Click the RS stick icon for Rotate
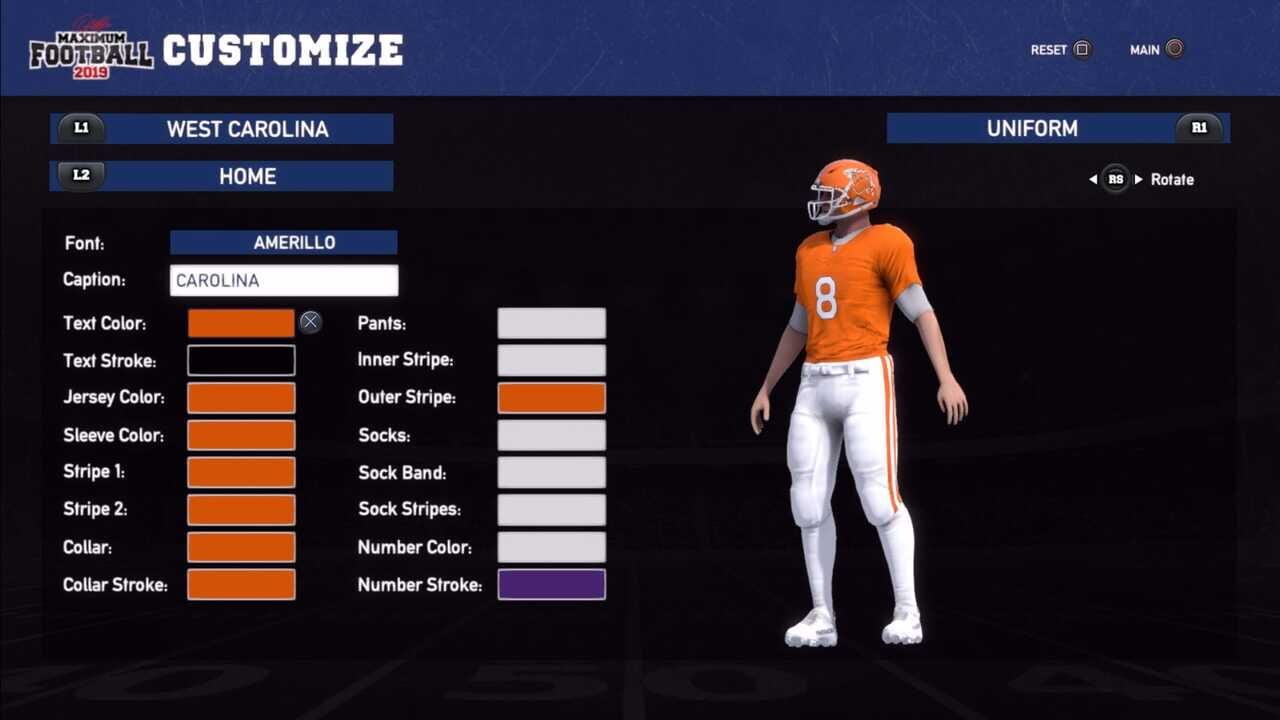 click(1115, 179)
